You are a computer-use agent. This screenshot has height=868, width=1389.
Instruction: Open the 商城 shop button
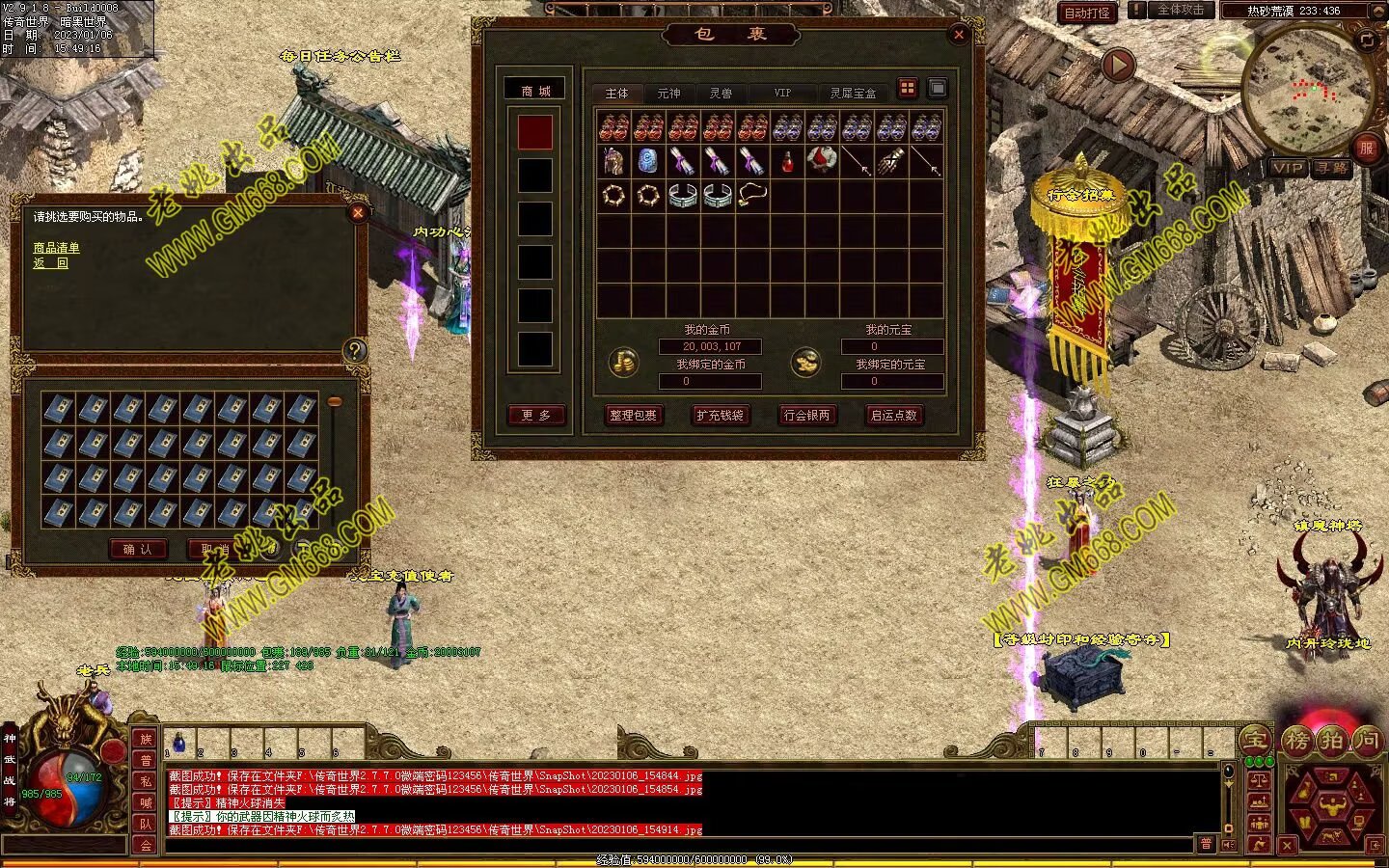tap(536, 91)
